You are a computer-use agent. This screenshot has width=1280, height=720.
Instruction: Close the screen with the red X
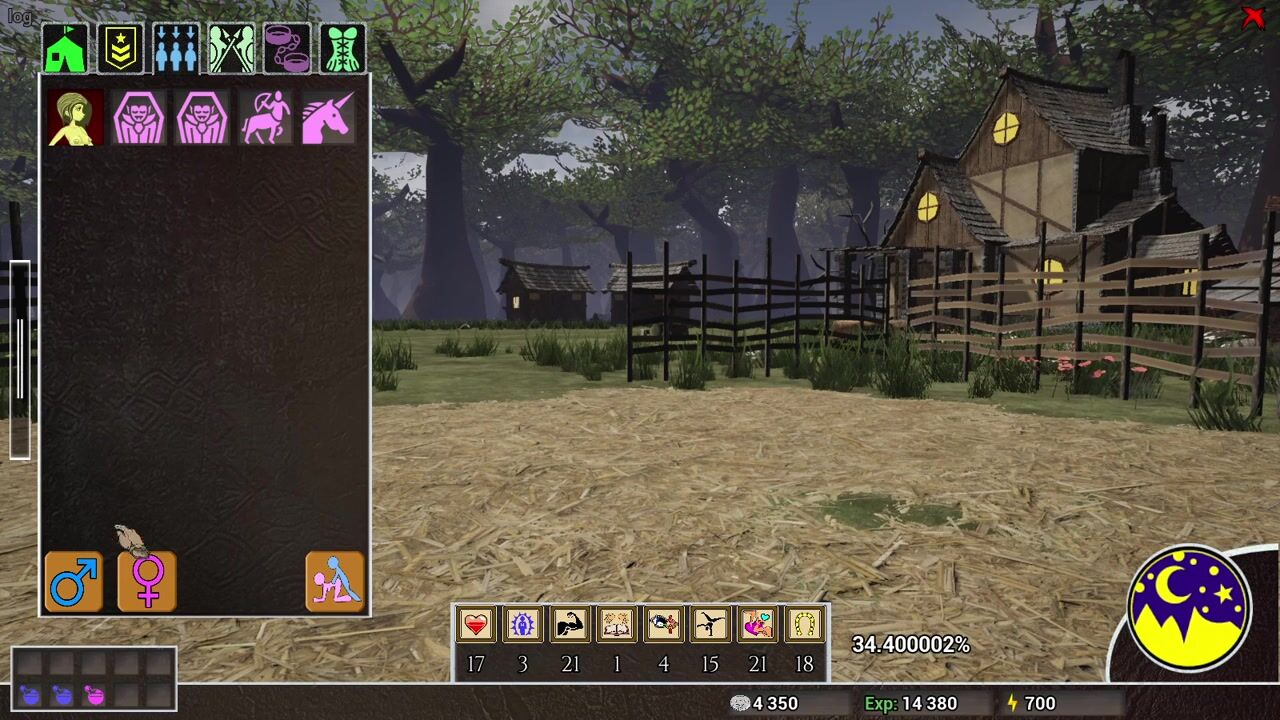pos(1252,17)
